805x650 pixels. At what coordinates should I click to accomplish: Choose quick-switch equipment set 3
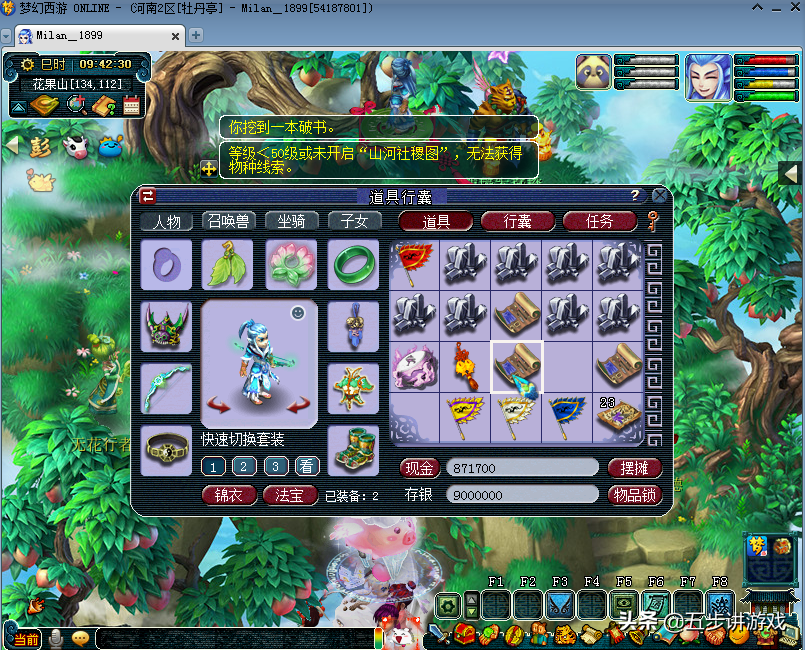pyautogui.click(x=276, y=465)
